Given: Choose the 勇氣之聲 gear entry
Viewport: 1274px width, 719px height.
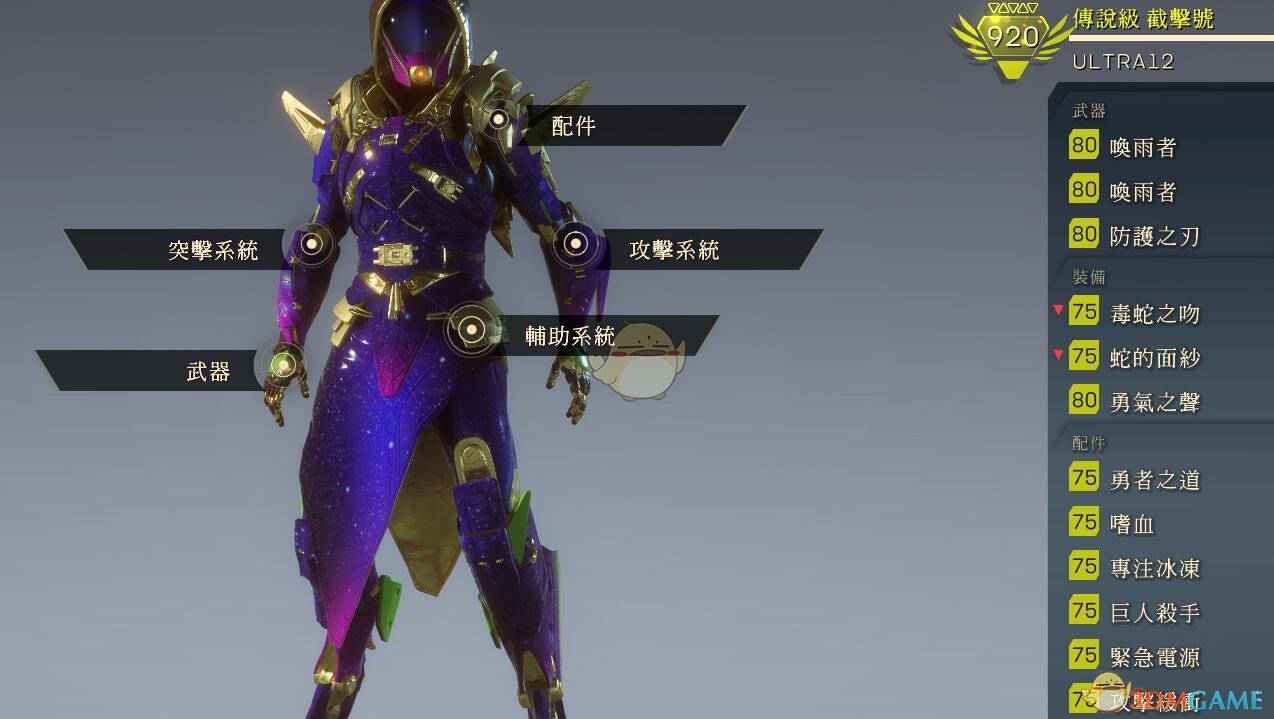Looking at the screenshot, I should pos(1154,402).
